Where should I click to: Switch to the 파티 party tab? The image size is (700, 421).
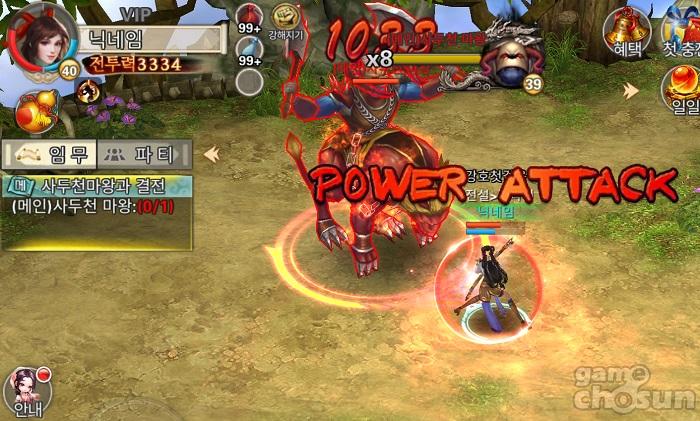[x=145, y=155]
